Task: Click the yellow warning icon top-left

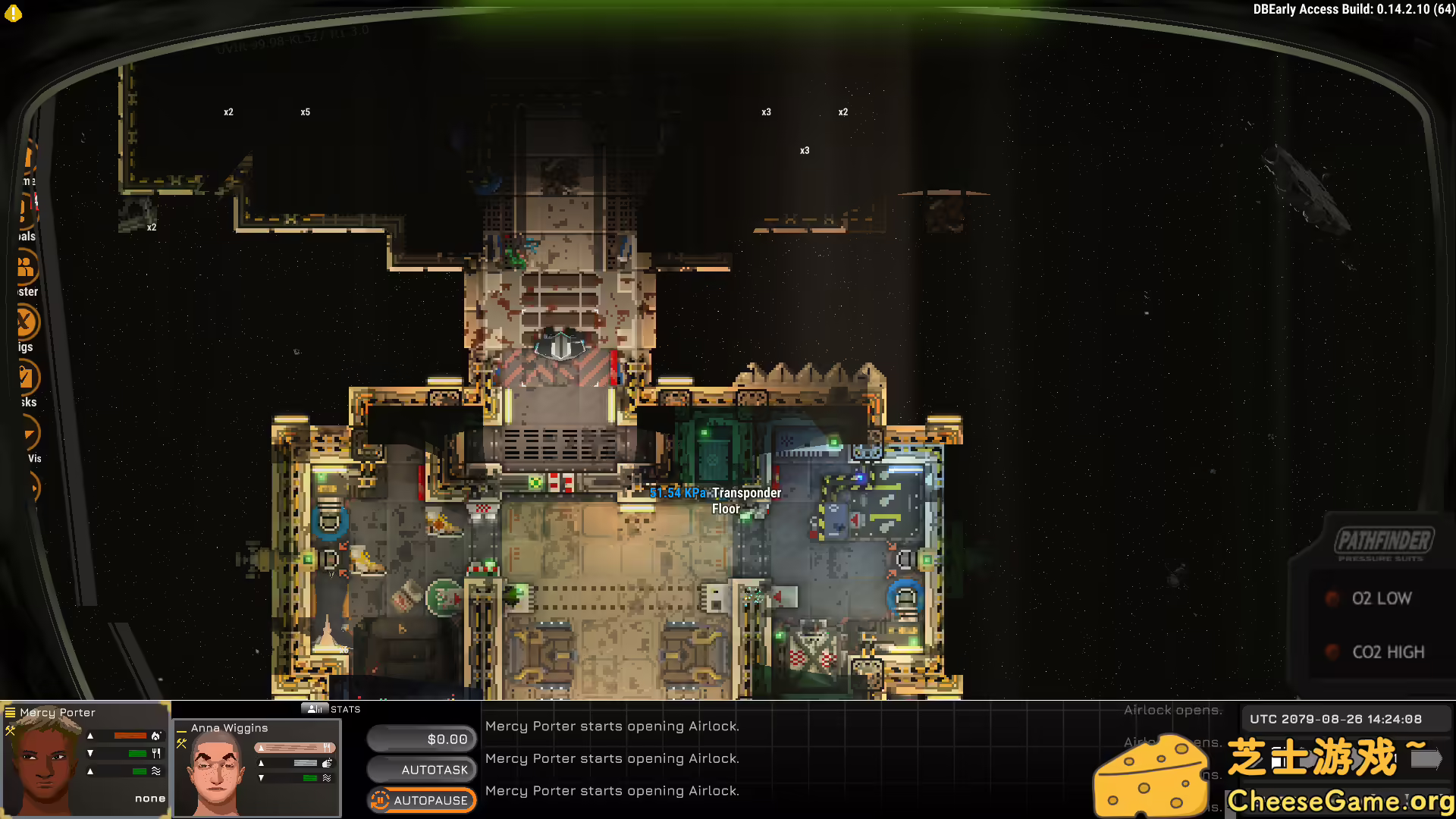Action: click(x=14, y=14)
